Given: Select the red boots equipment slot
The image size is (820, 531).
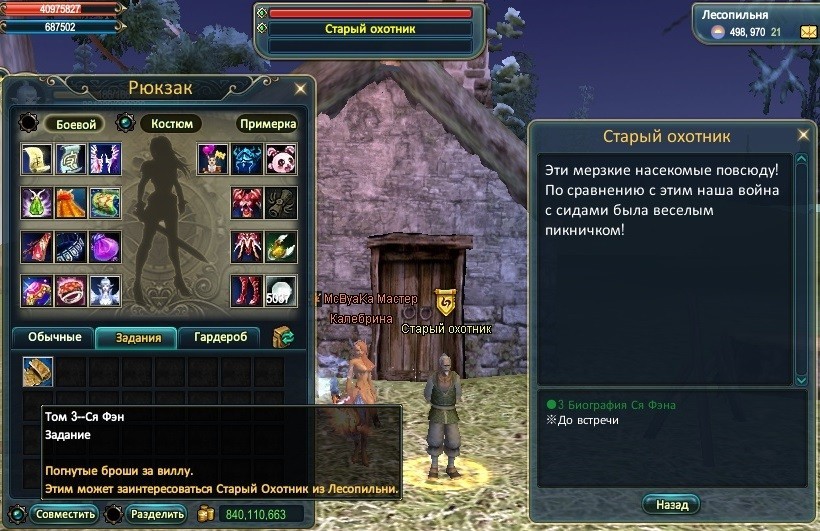Looking at the screenshot, I should click(x=247, y=290).
